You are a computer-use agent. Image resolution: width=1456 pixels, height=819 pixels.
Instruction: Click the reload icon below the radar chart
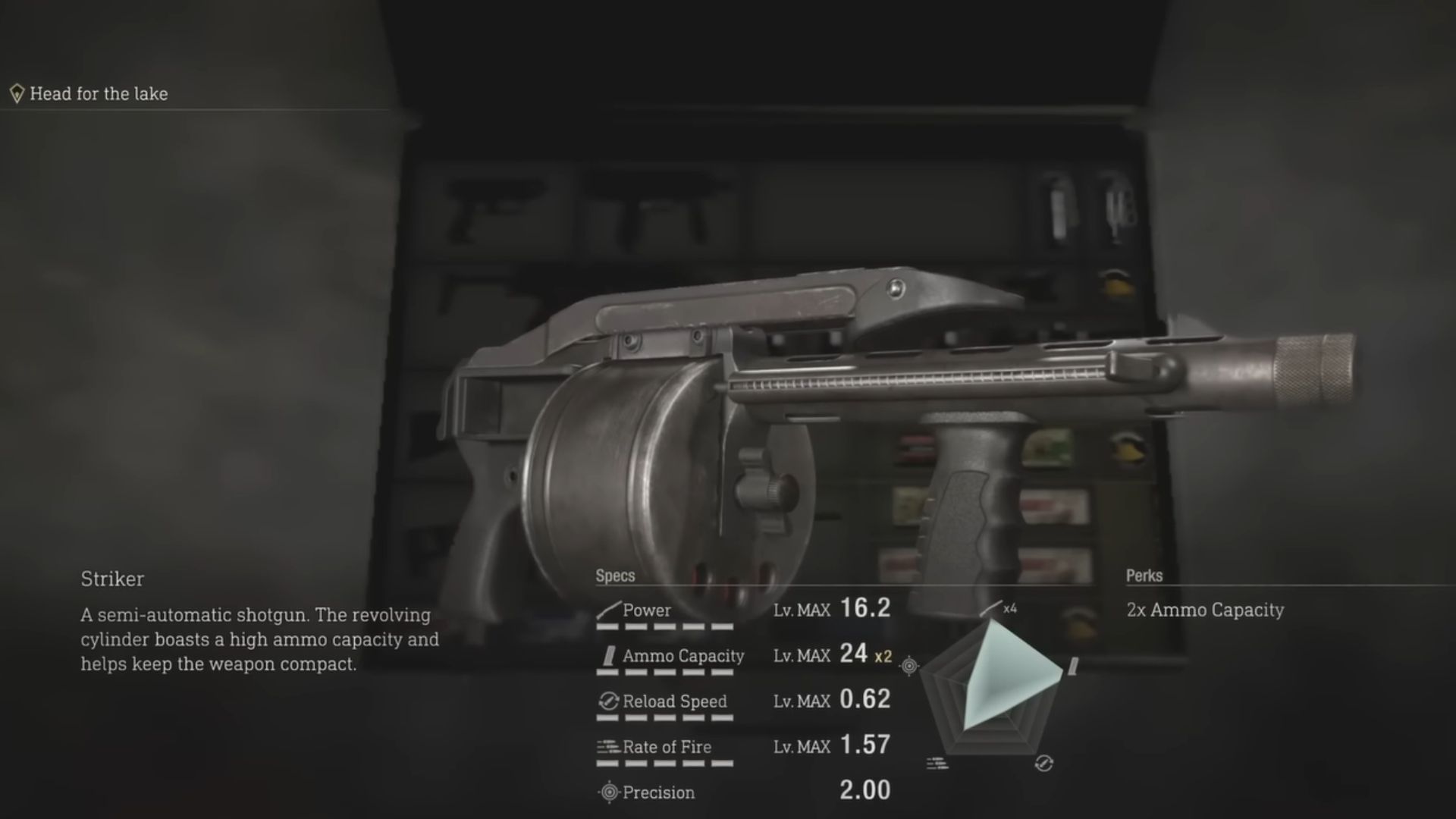point(1045,762)
